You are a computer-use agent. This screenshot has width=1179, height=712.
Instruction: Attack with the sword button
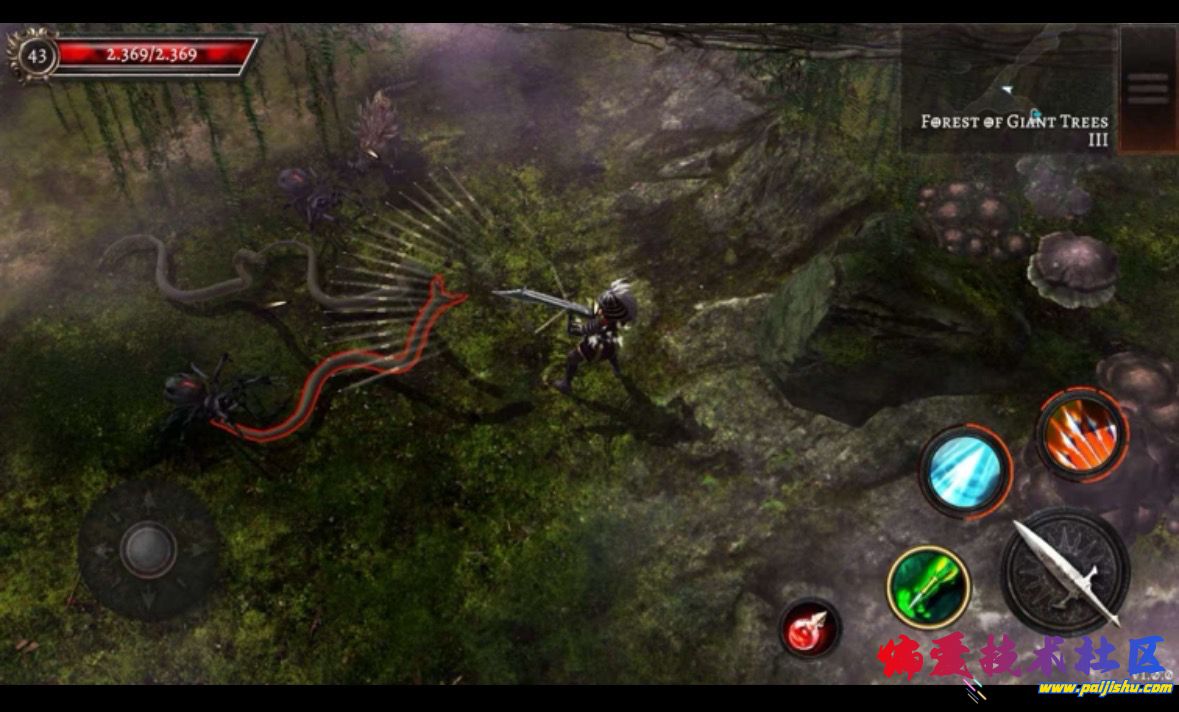pyautogui.click(x=1065, y=571)
